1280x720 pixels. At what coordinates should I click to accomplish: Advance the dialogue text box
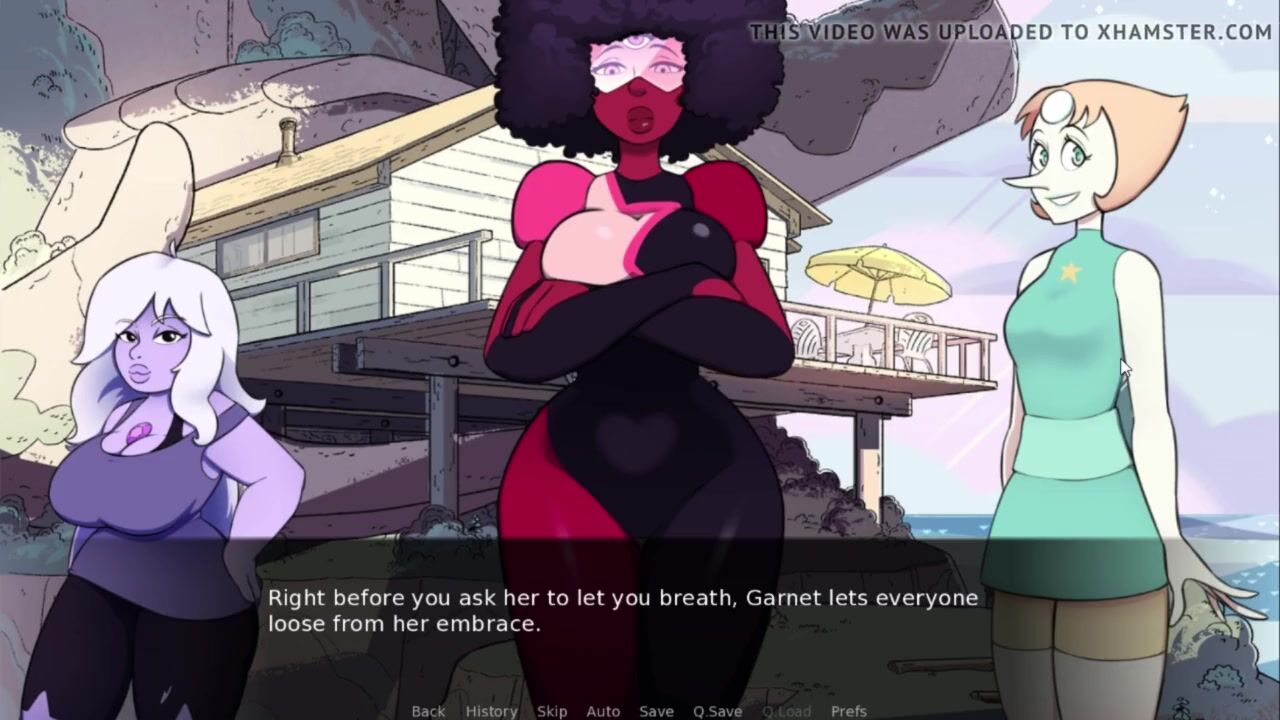(620, 610)
